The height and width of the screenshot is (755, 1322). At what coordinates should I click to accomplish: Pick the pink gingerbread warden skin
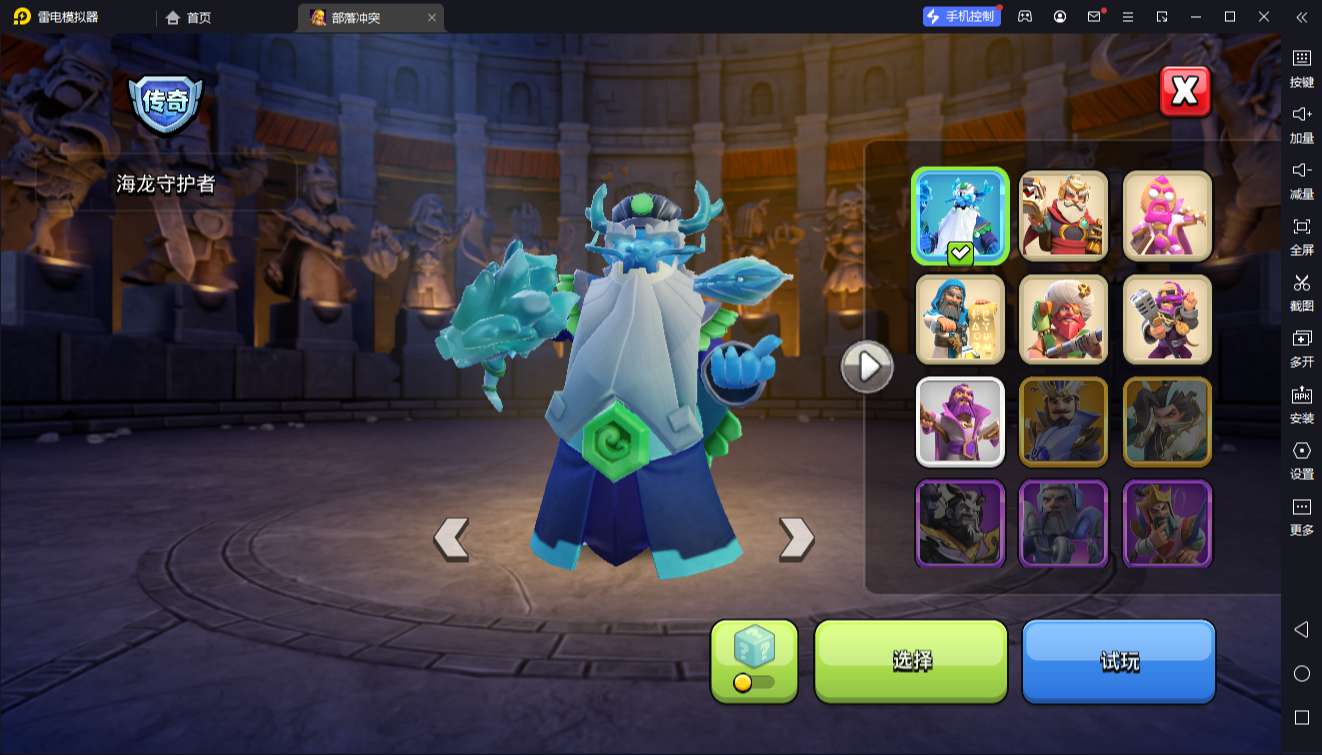tap(1167, 216)
